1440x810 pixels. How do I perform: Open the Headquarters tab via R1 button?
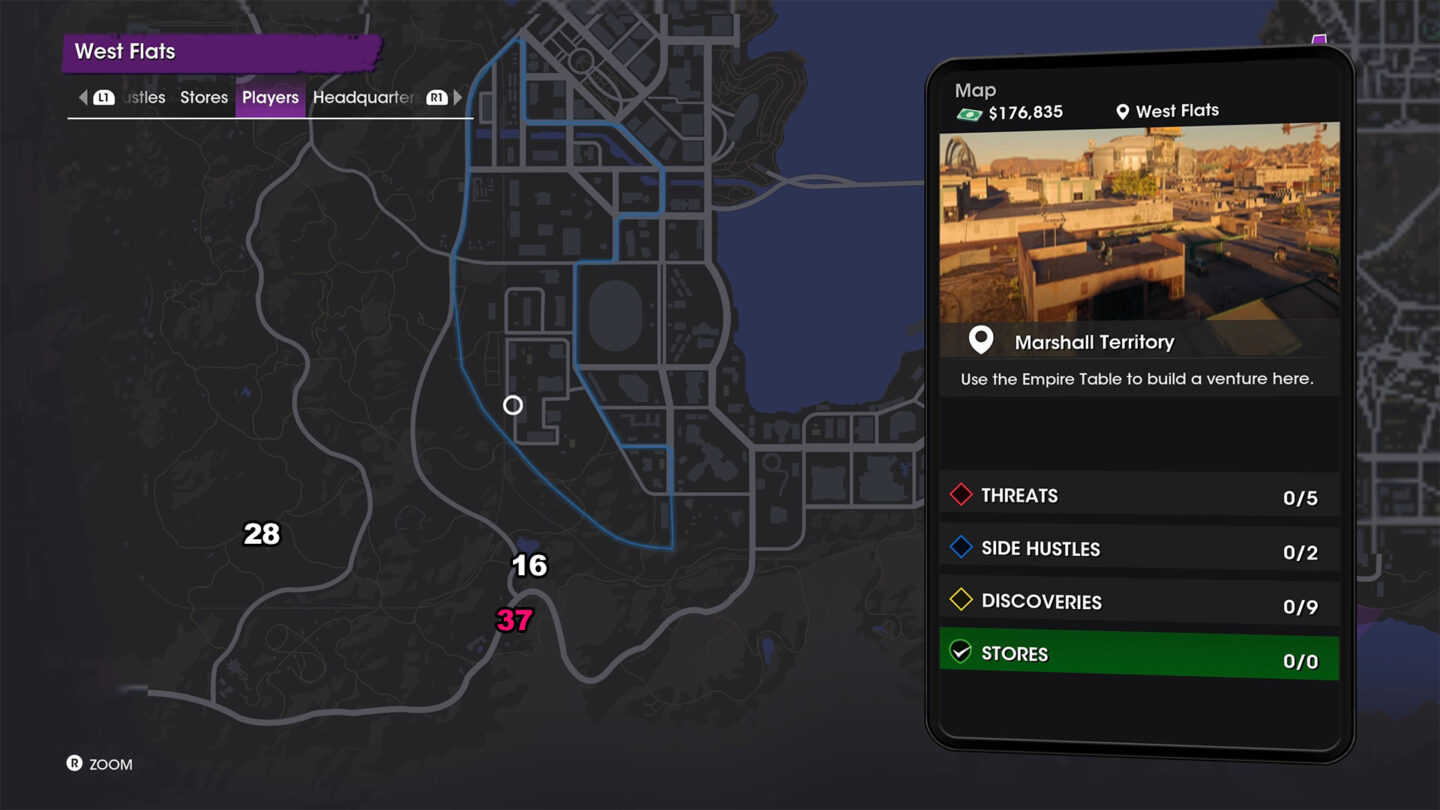(437, 97)
